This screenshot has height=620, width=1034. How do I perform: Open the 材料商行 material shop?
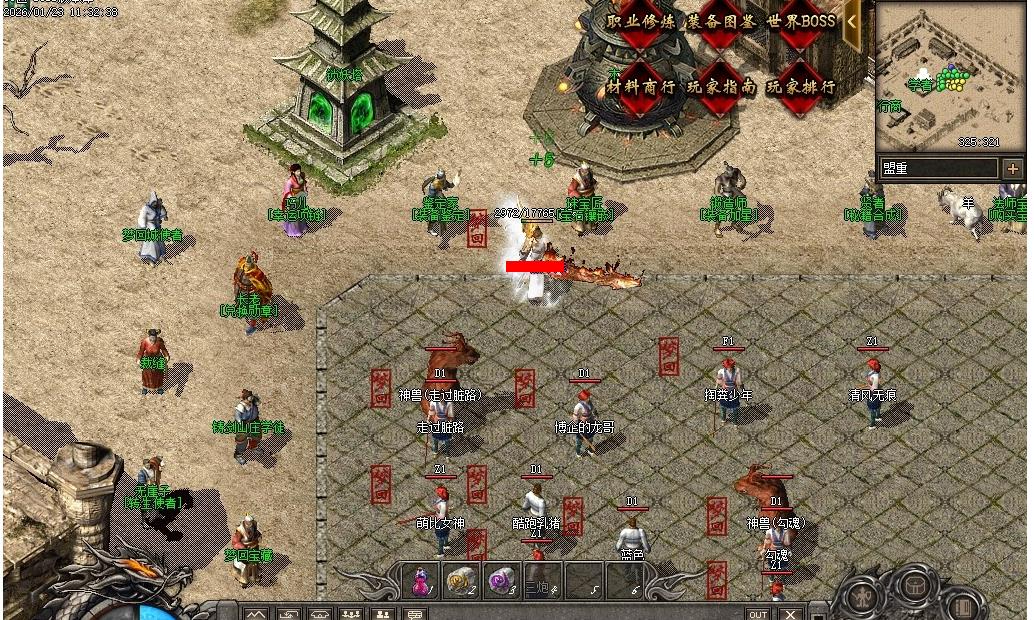(x=640, y=87)
